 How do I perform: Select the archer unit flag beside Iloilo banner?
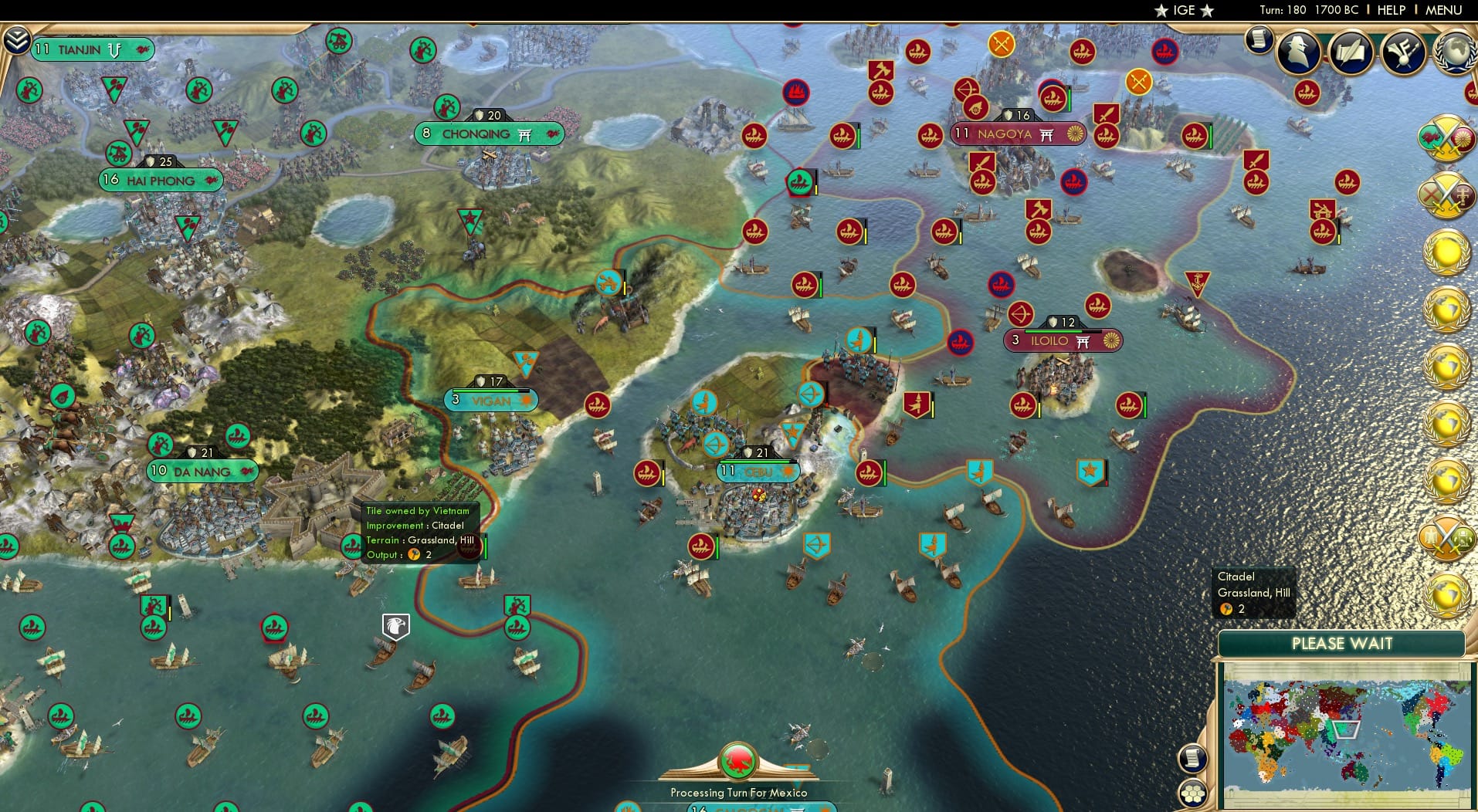1020,316
